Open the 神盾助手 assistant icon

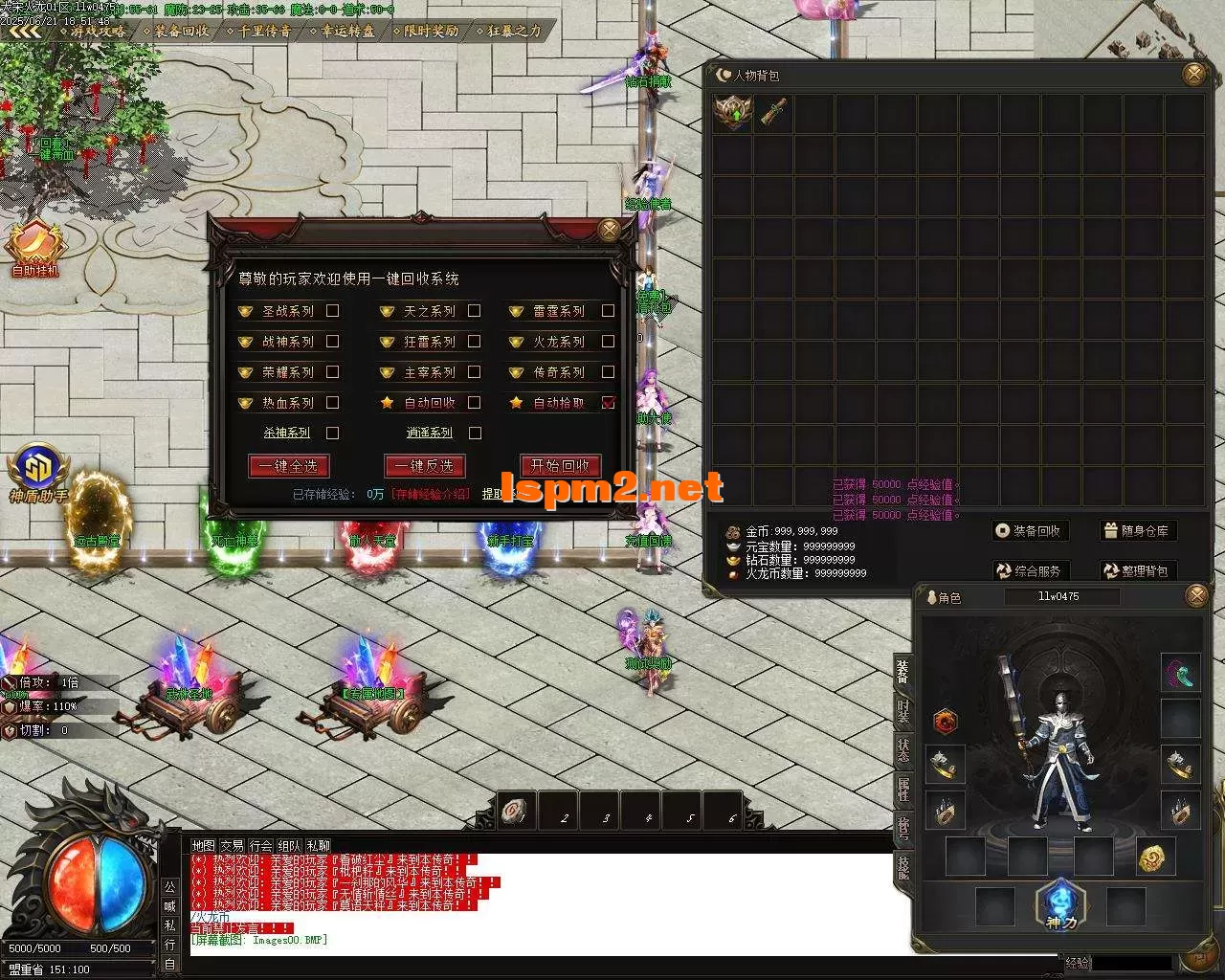[x=38, y=473]
